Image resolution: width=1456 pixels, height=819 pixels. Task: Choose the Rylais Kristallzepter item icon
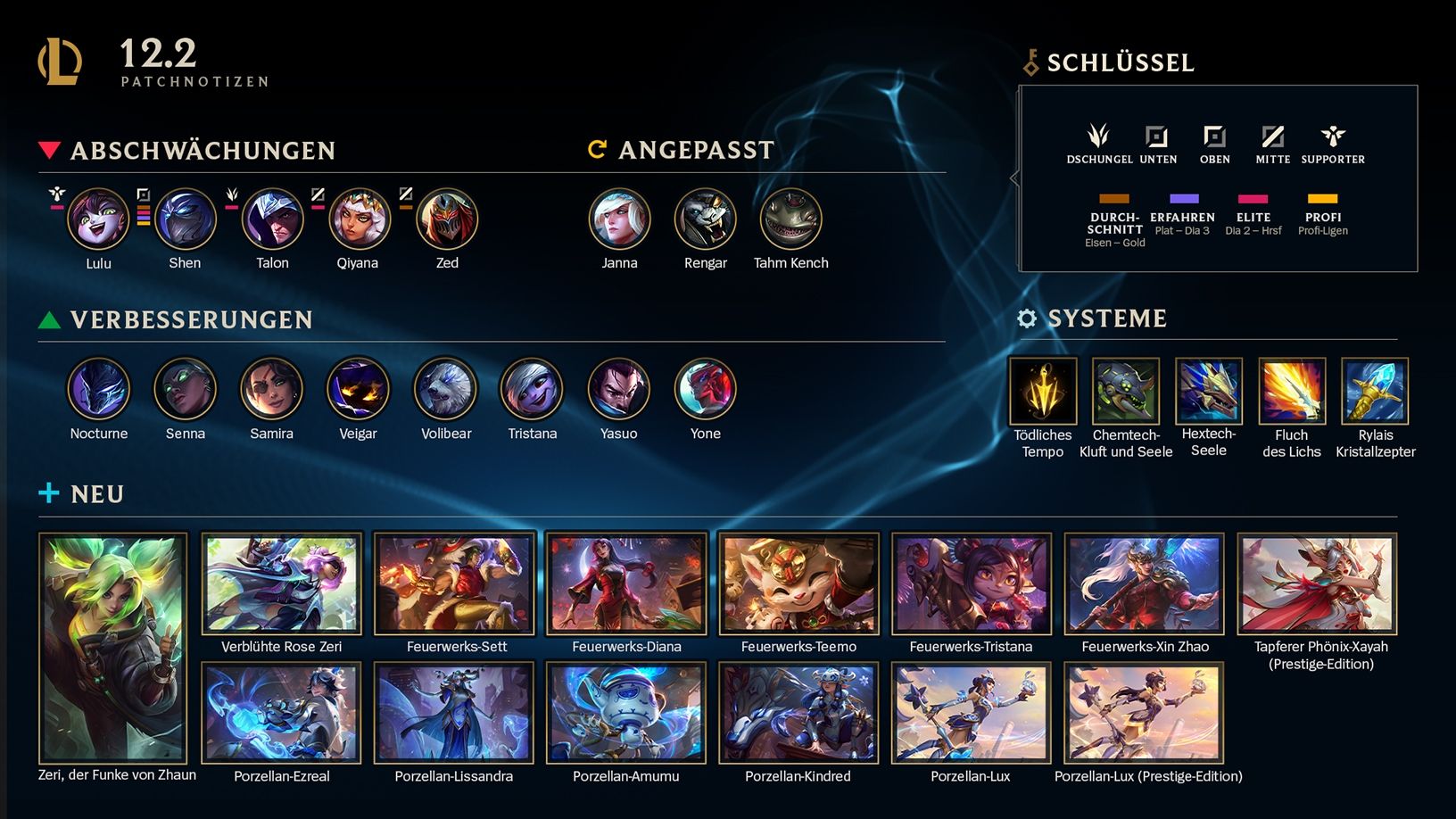(x=1375, y=391)
